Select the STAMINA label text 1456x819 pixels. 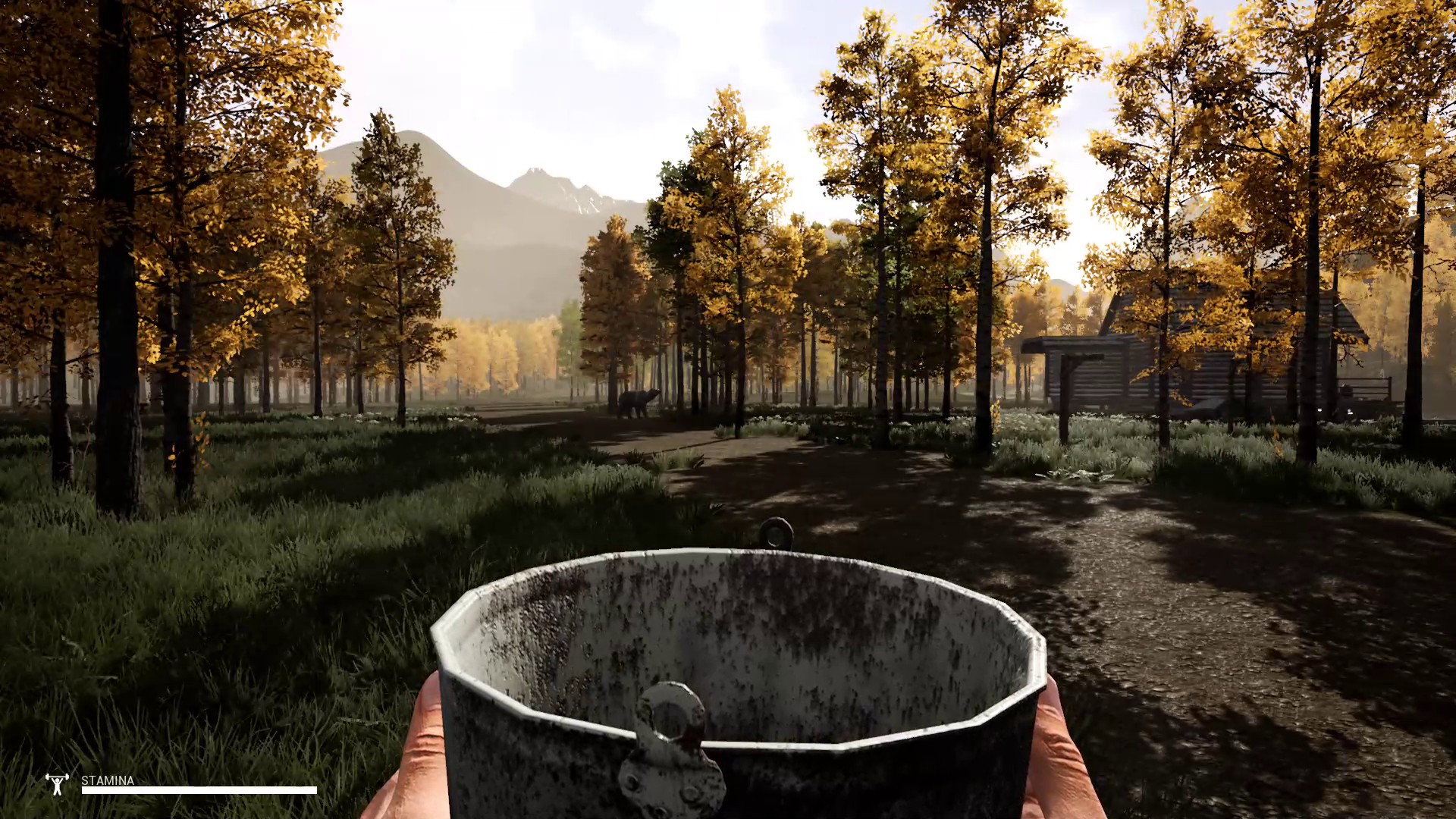106,781
